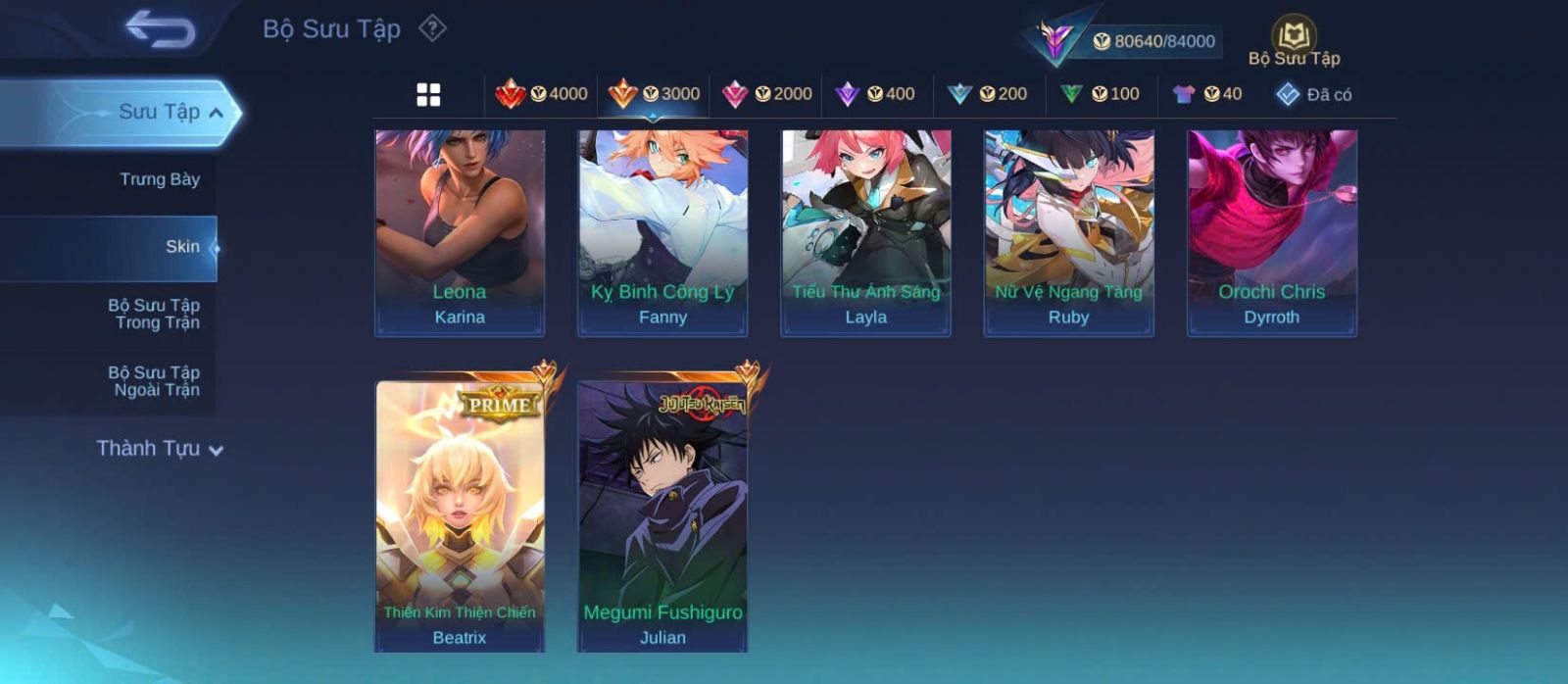1568x684 pixels.
Task: Open the Bộ Sưu Tập book icon
Action: (x=1294, y=41)
